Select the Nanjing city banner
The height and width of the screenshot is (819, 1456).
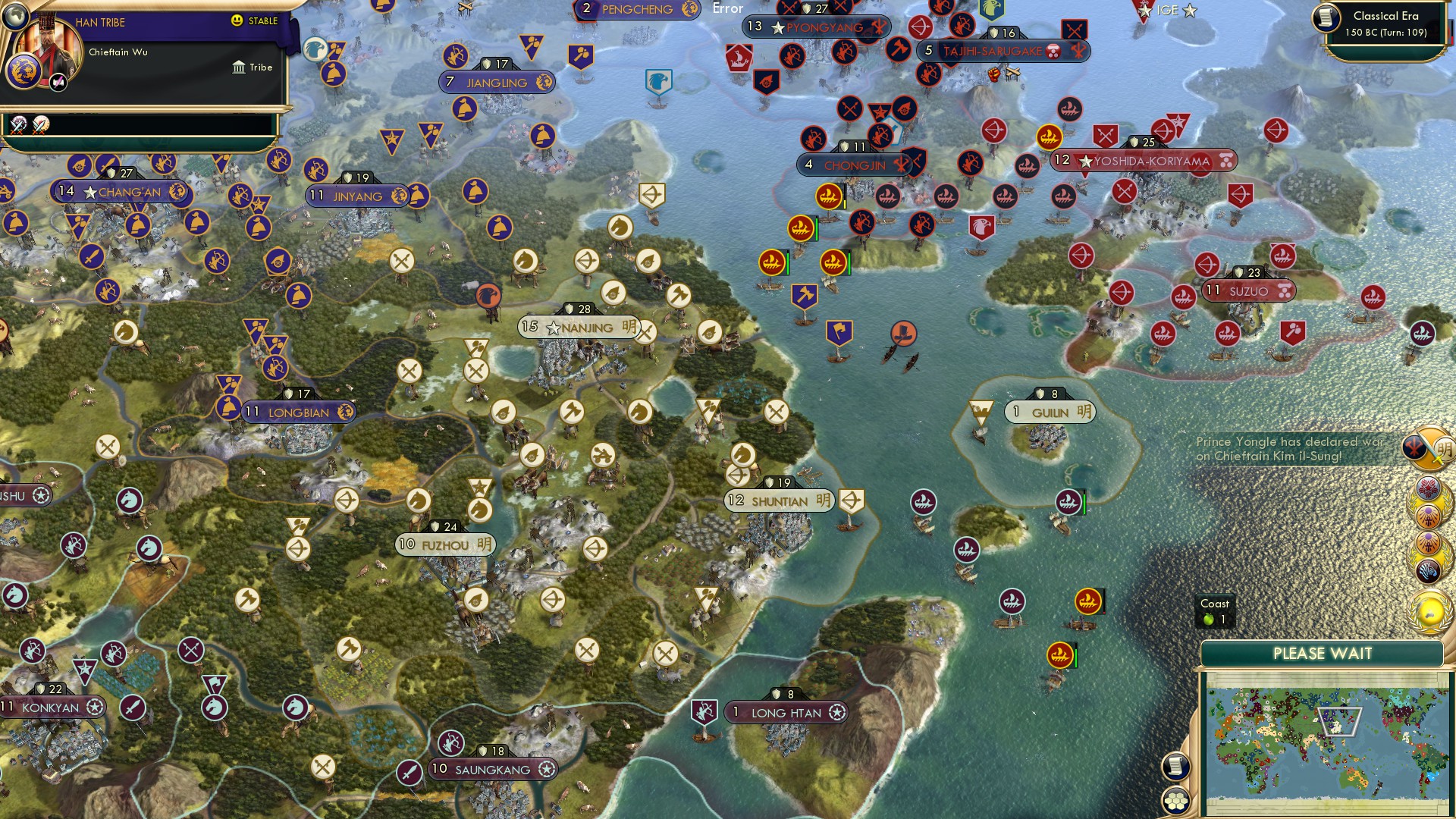coord(578,328)
